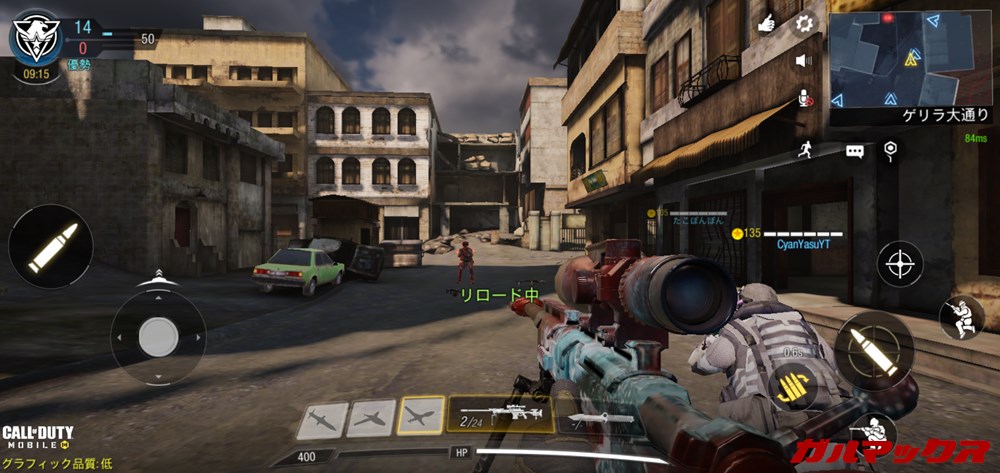Activate the running man sprint icon
The height and width of the screenshot is (473, 1000).
pos(803,150)
